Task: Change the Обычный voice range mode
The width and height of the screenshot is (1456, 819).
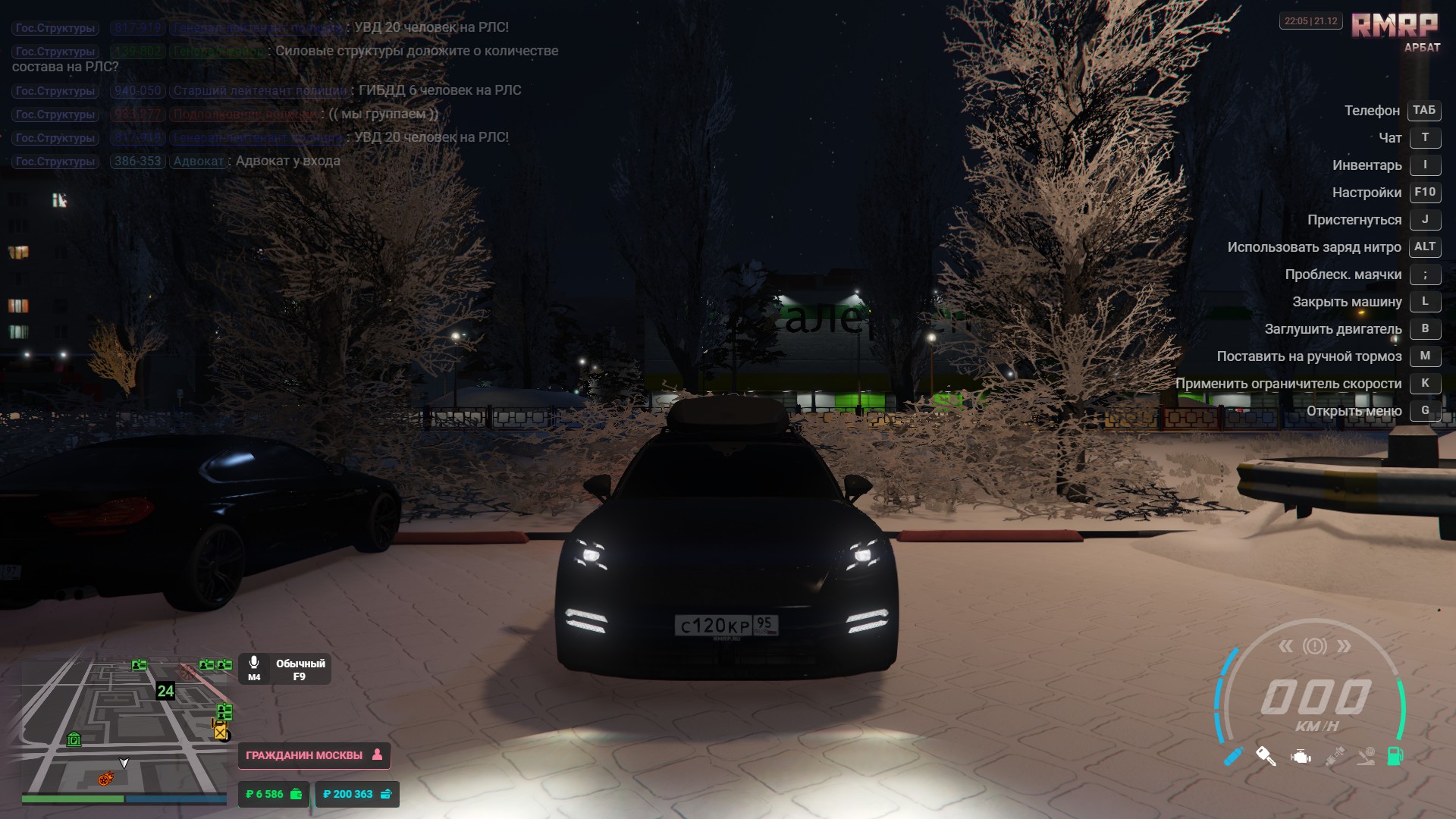Action: pyautogui.click(x=300, y=670)
